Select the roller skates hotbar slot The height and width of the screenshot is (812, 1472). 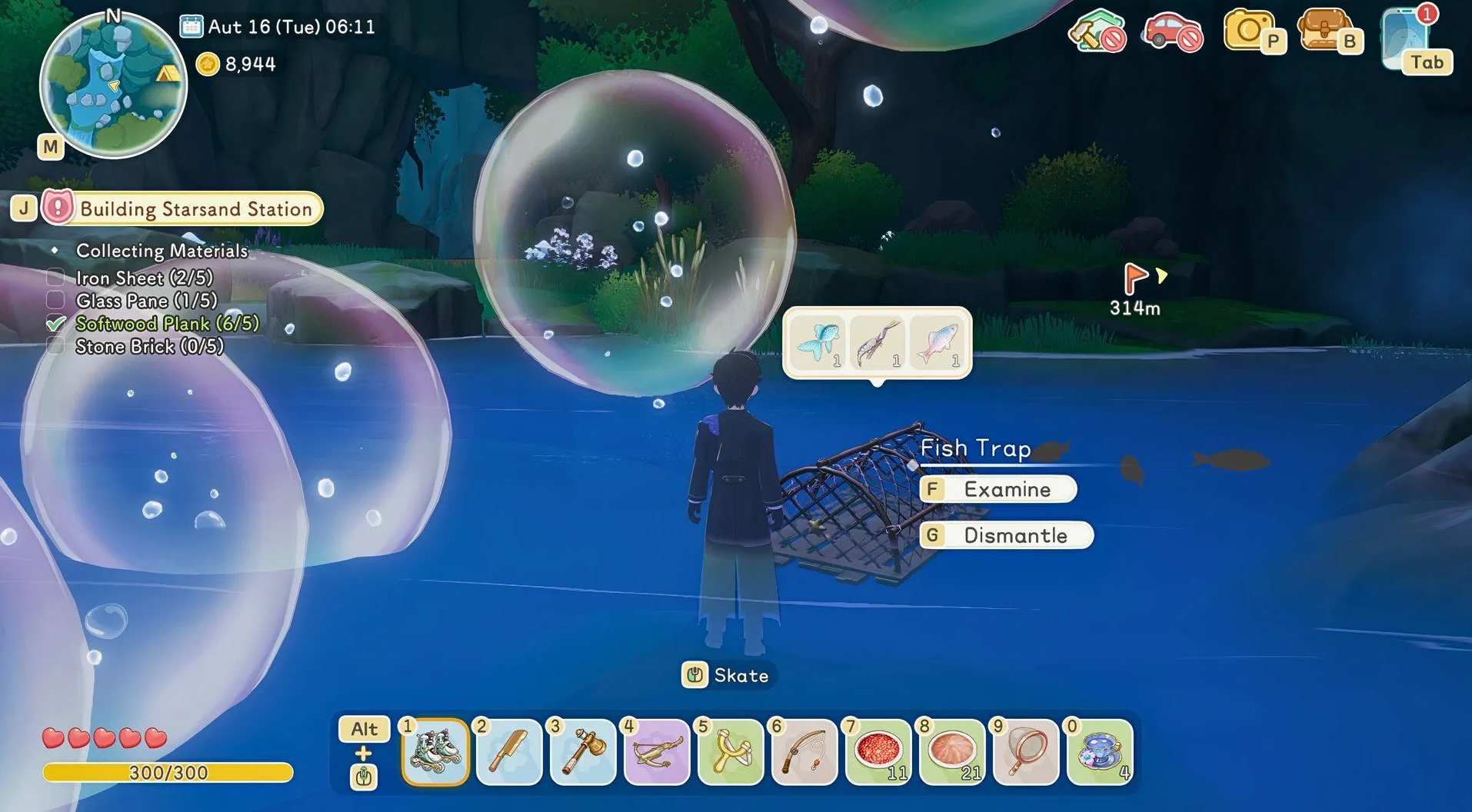435,752
